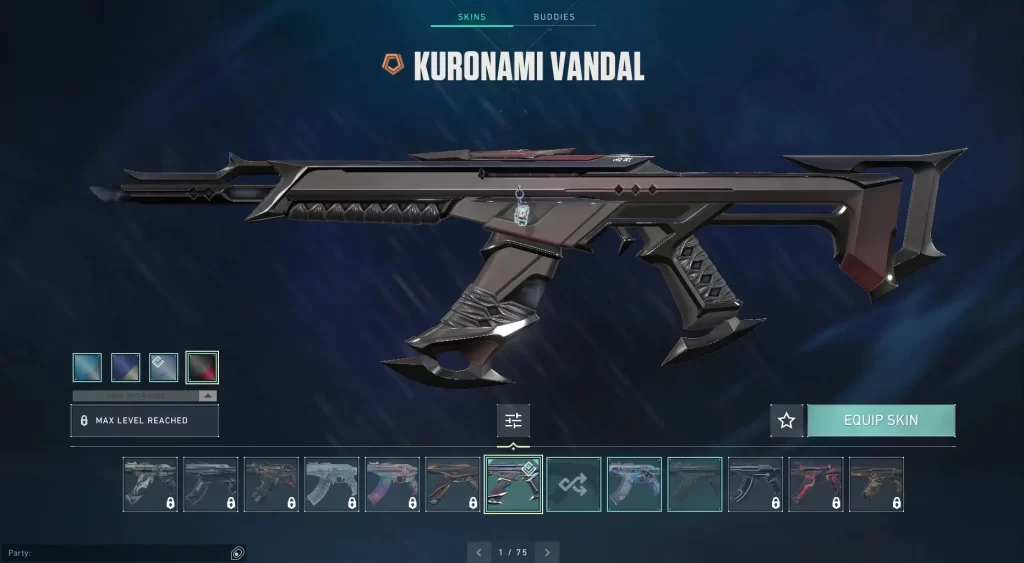Screen dimensions: 1024x563
Task: Select the red Vandal skin thumbnail
Action: [816, 484]
